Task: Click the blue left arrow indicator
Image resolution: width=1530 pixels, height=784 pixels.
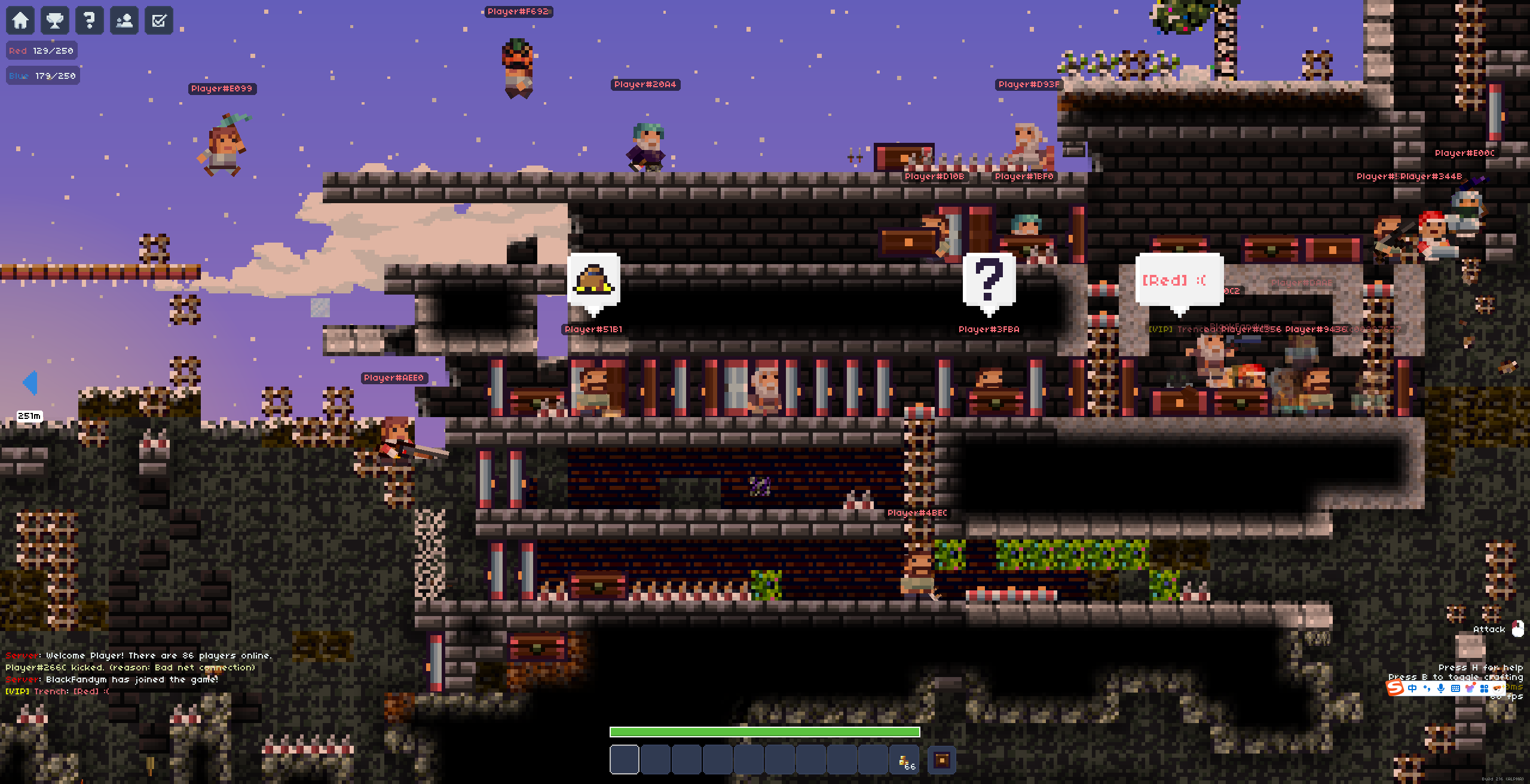Action: pyautogui.click(x=30, y=382)
